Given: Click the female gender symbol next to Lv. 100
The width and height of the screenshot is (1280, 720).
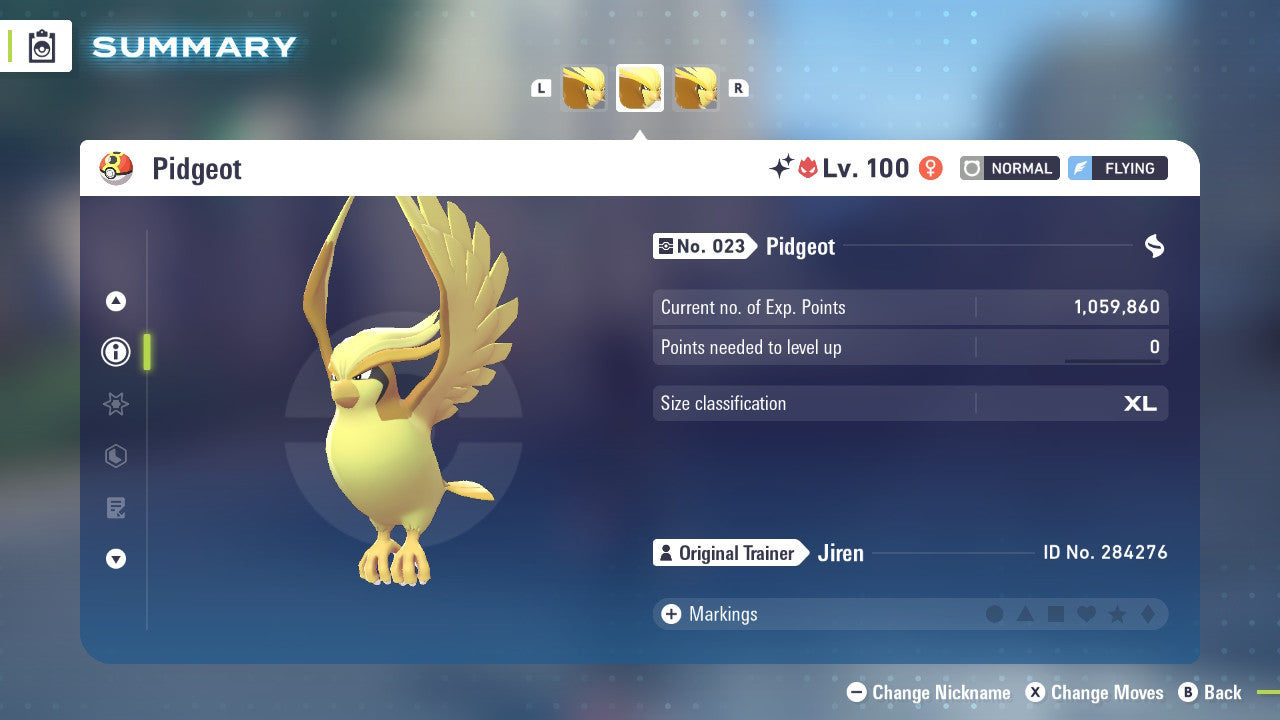Looking at the screenshot, I should pos(929,168).
